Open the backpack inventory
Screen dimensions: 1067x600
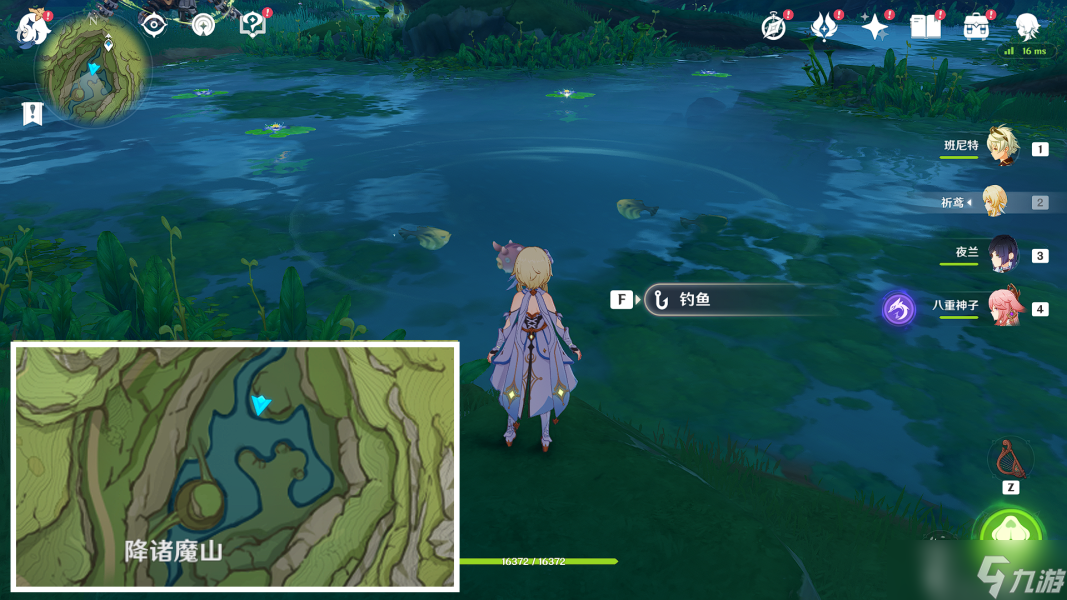pyautogui.click(x=976, y=27)
